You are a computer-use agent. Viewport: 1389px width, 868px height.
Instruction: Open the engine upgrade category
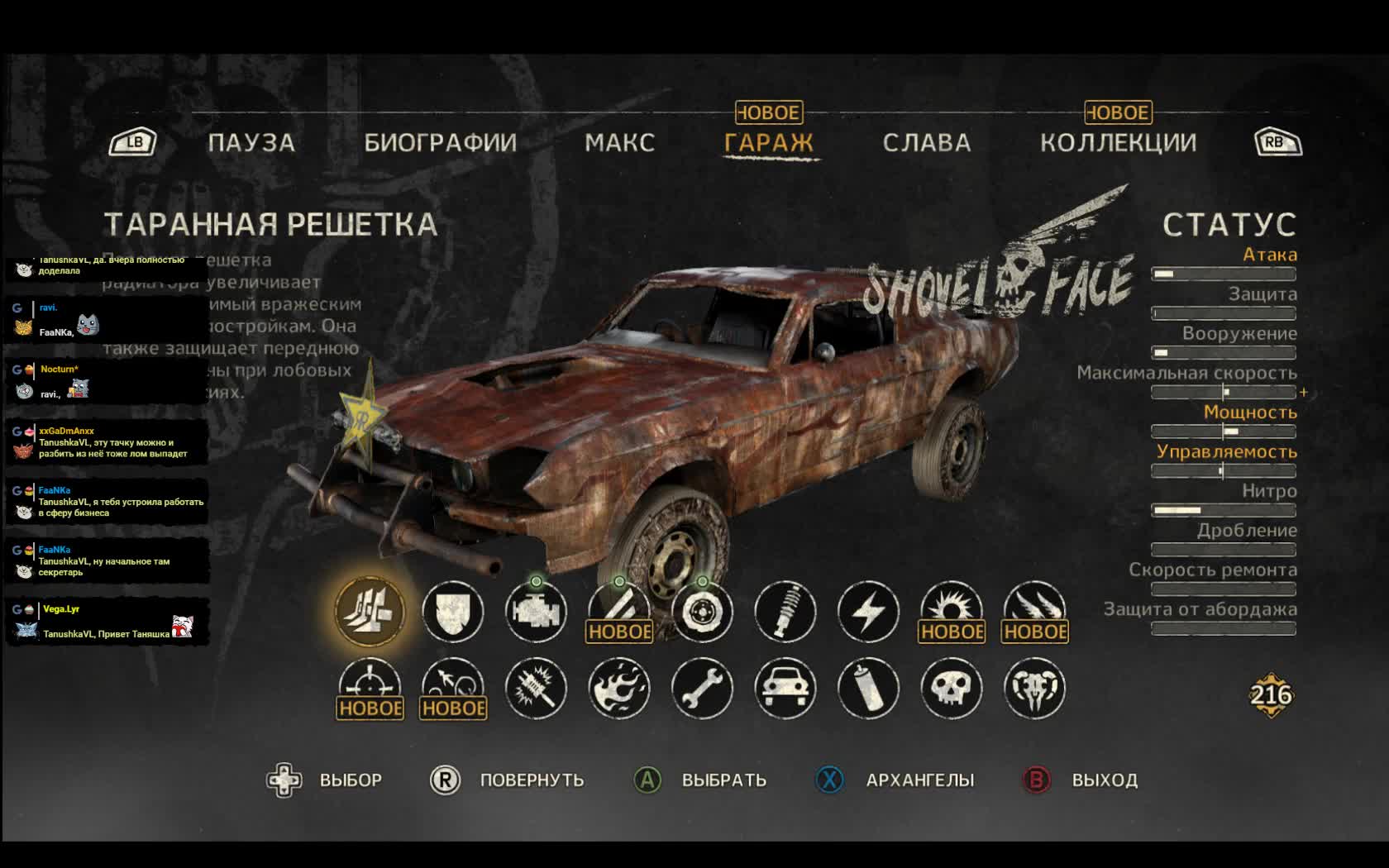(x=536, y=612)
